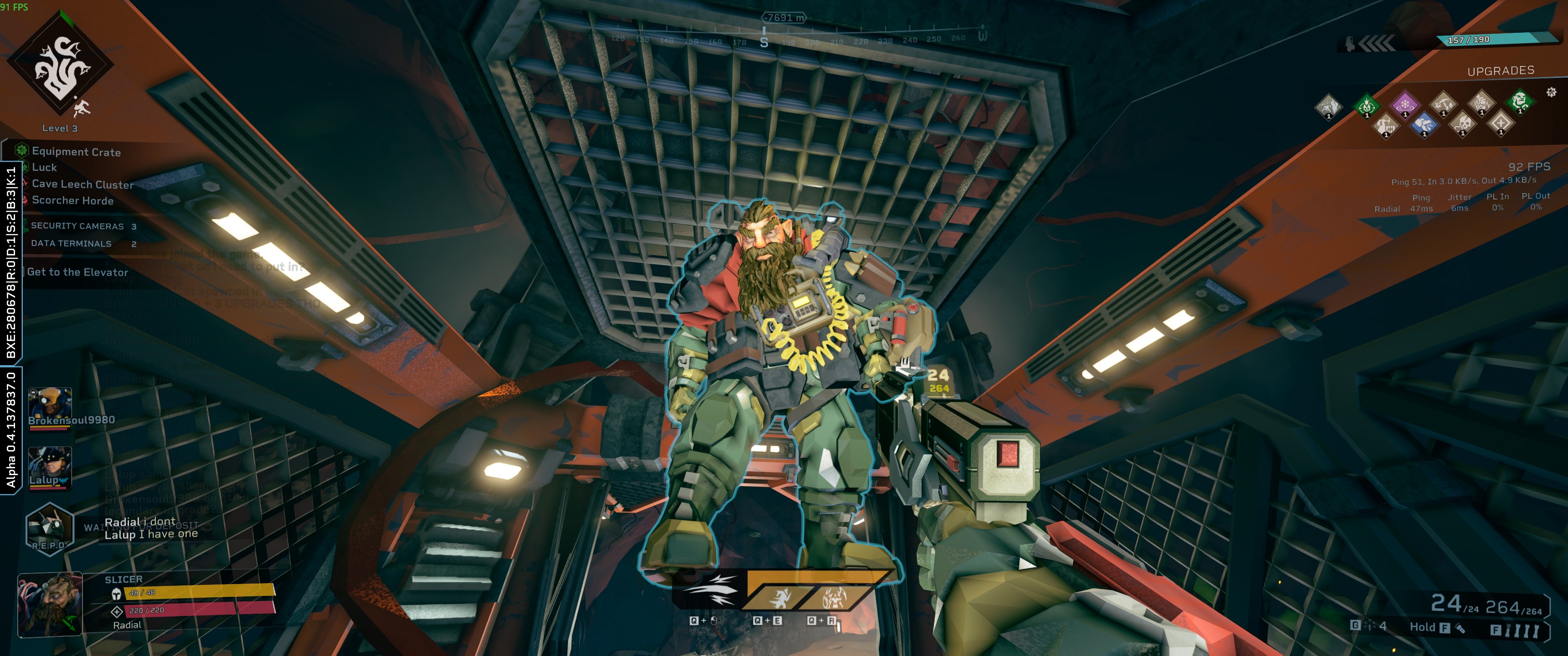
Task: Click the Get to the Elevator objective
Action: (77, 272)
